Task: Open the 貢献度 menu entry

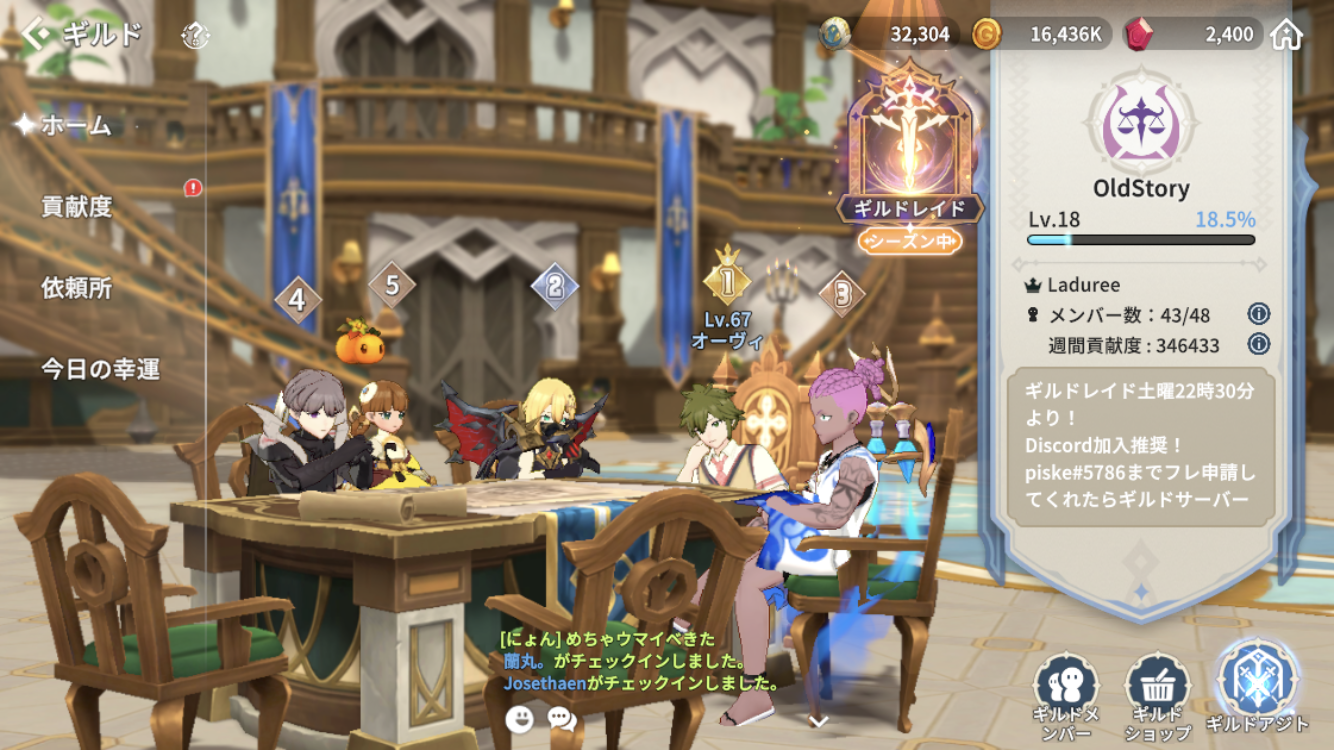Action: (x=77, y=207)
